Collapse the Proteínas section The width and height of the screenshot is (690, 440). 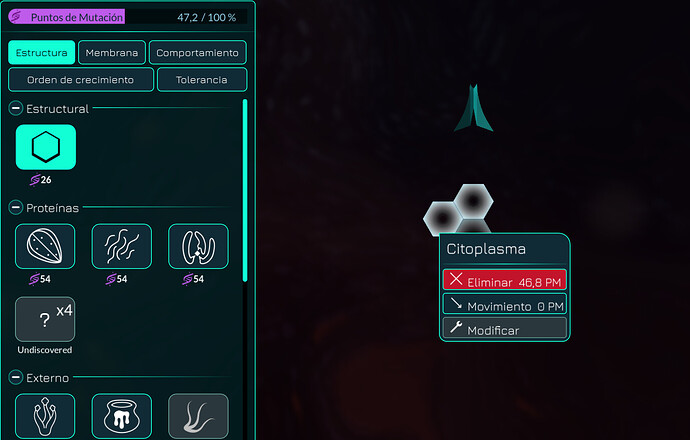(x=16, y=208)
